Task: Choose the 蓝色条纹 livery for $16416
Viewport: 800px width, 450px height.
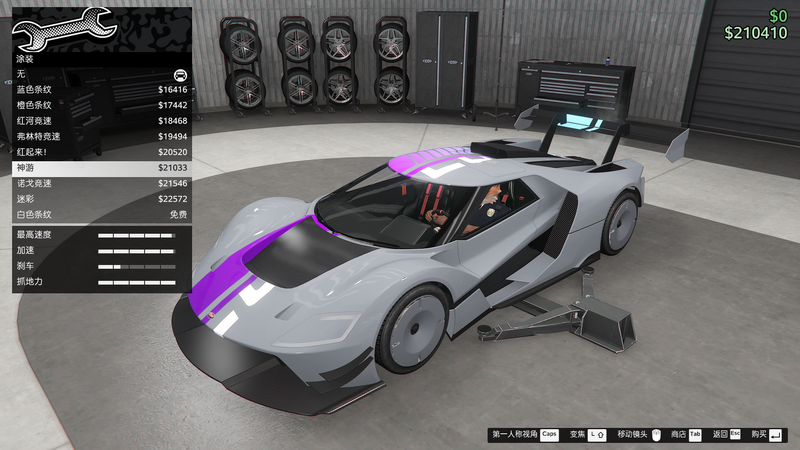Action: 100,90
